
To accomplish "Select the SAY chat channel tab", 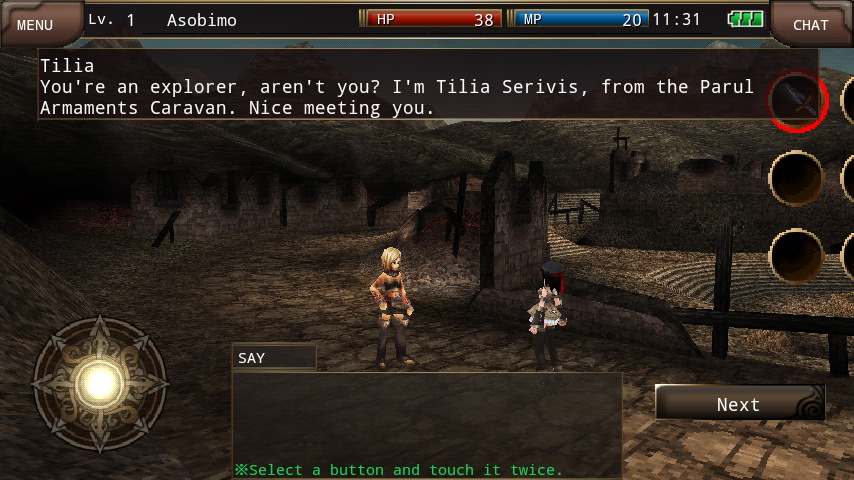I will pos(273,357).
